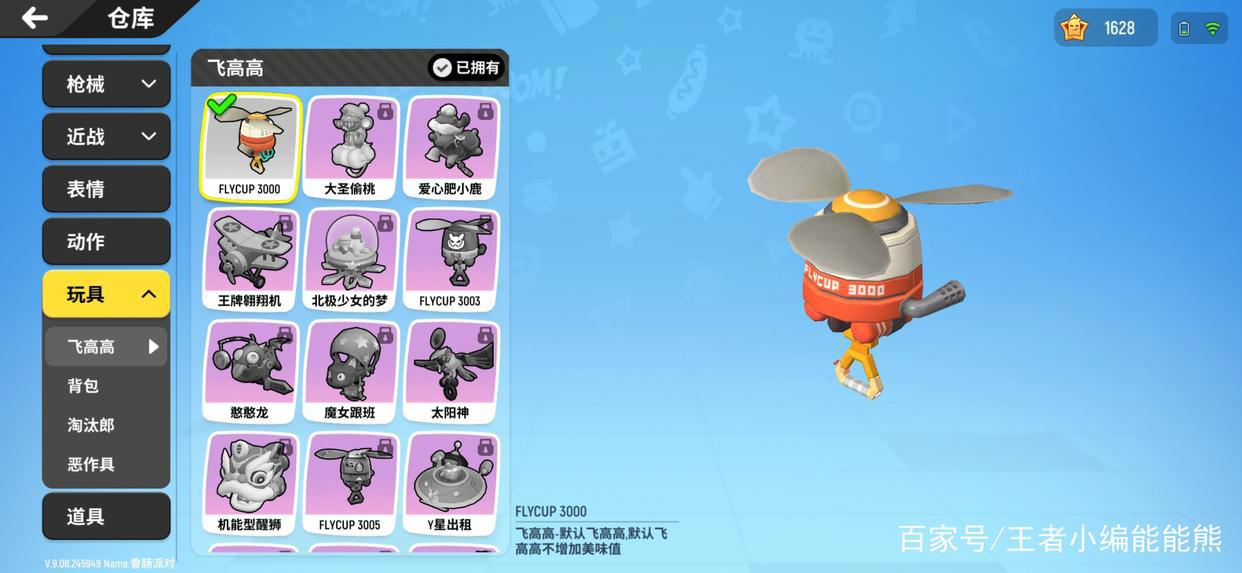This screenshot has width=1242, height=573.
Task: Collapse the 玩具 category
Action: (x=106, y=294)
